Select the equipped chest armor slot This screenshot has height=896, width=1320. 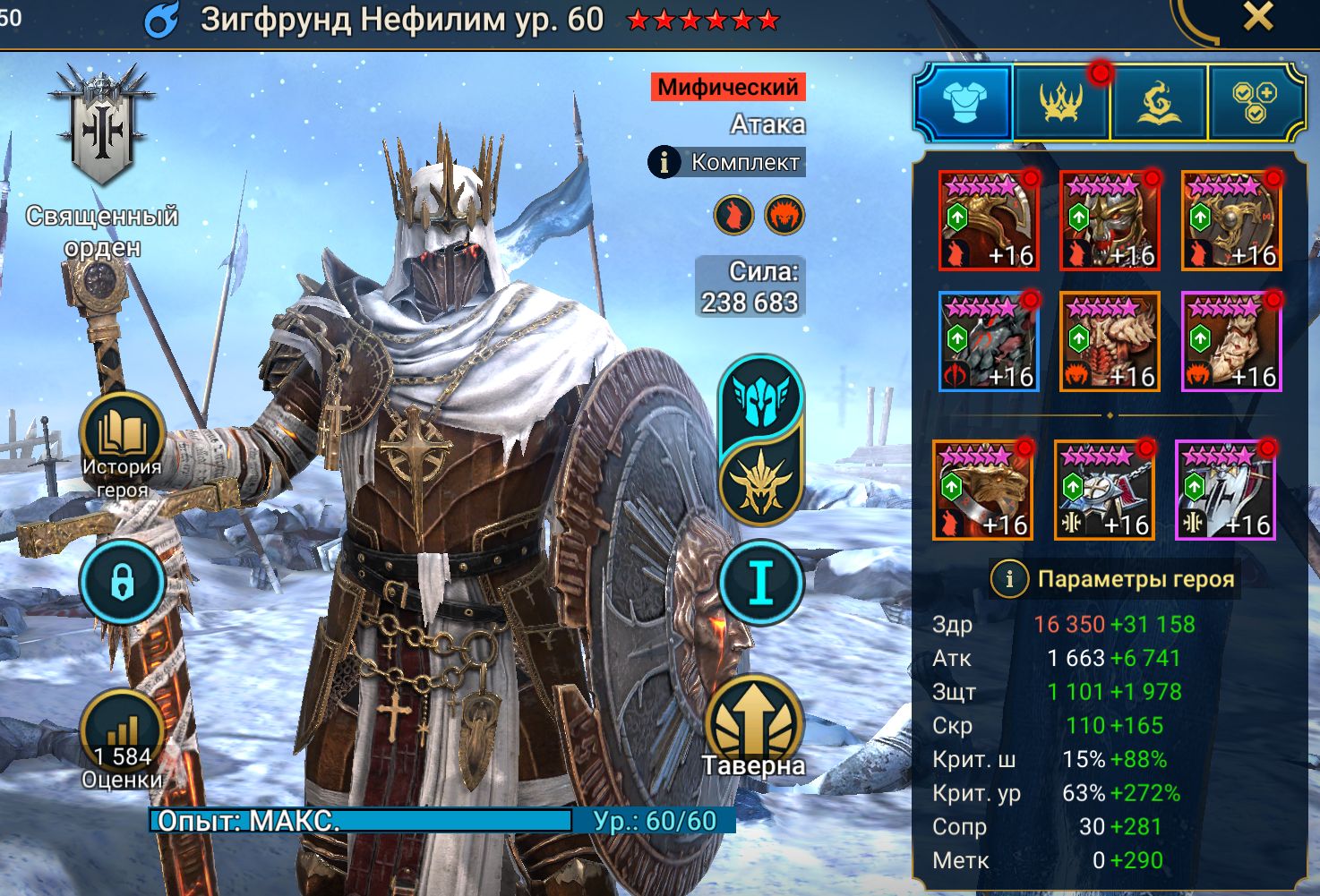click(1110, 341)
